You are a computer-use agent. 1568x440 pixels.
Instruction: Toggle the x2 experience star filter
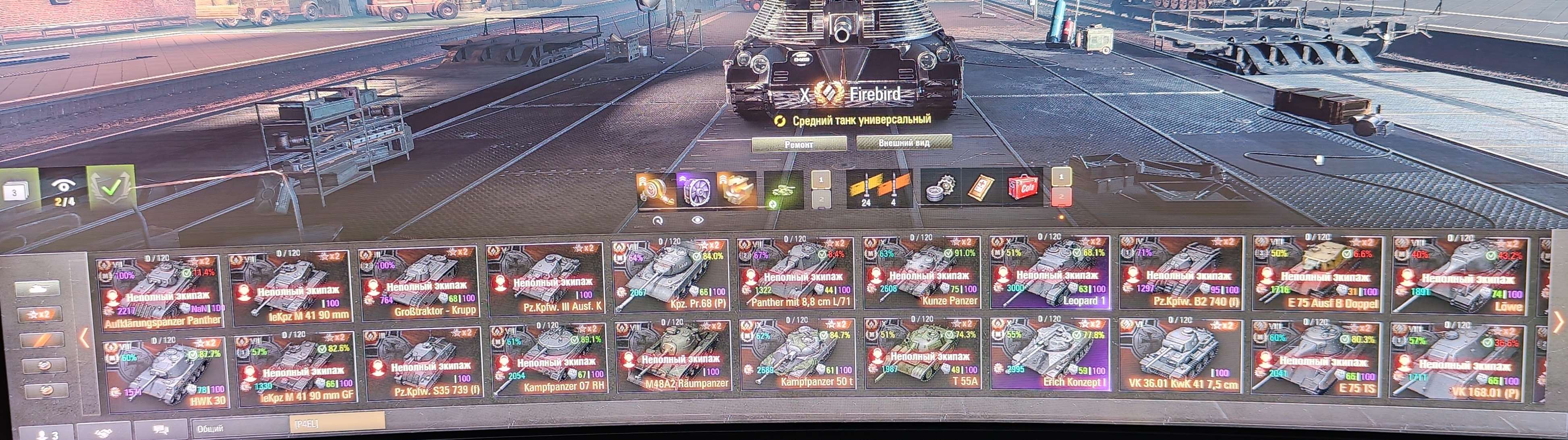pyautogui.click(x=41, y=315)
